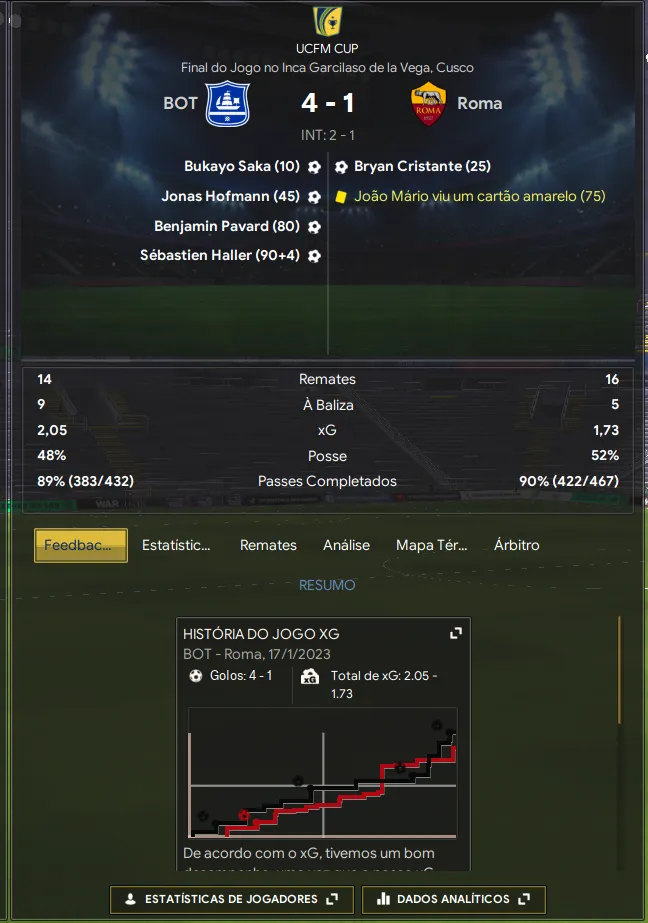Open the UCFM Cup competition logo
This screenshot has width=648, height=923.
(326, 20)
